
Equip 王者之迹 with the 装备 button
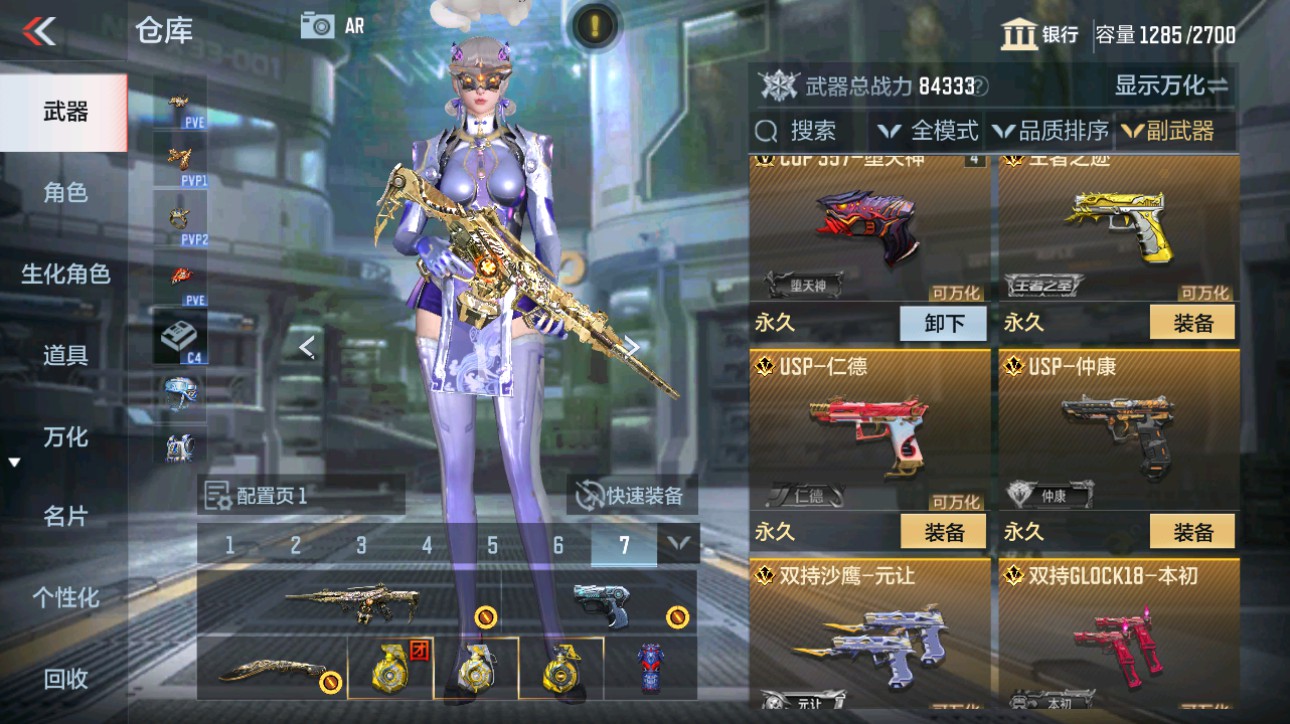[x=1193, y=323]
